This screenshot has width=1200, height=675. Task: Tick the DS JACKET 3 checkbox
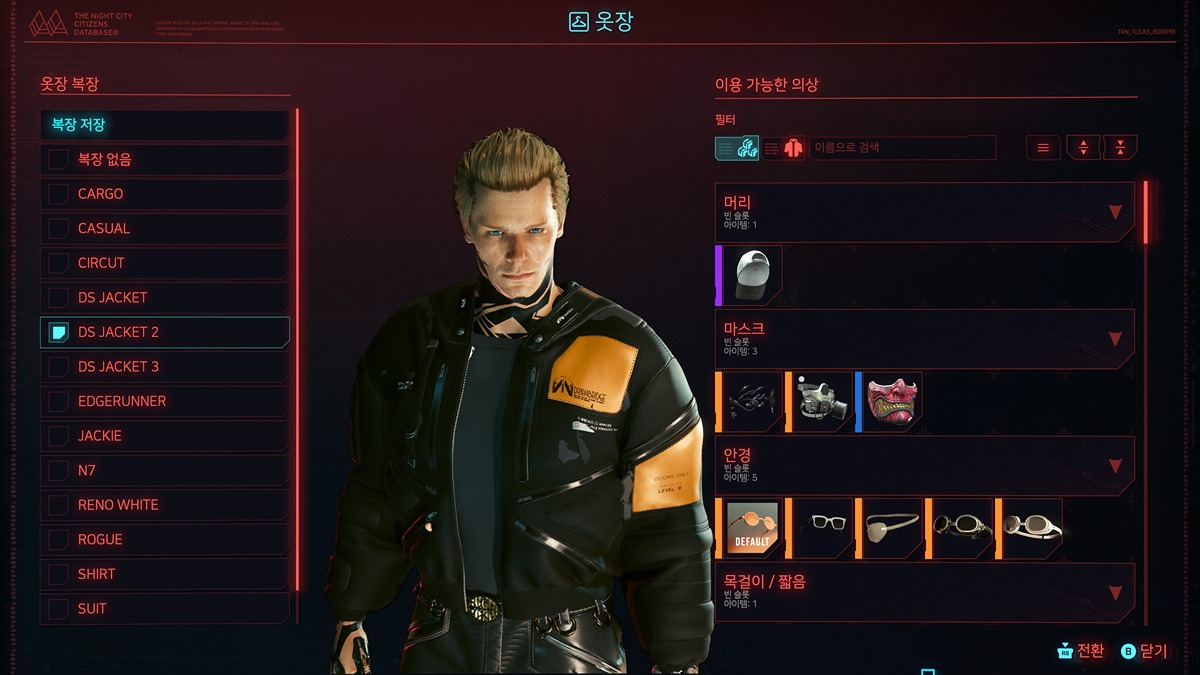[59, 367]
